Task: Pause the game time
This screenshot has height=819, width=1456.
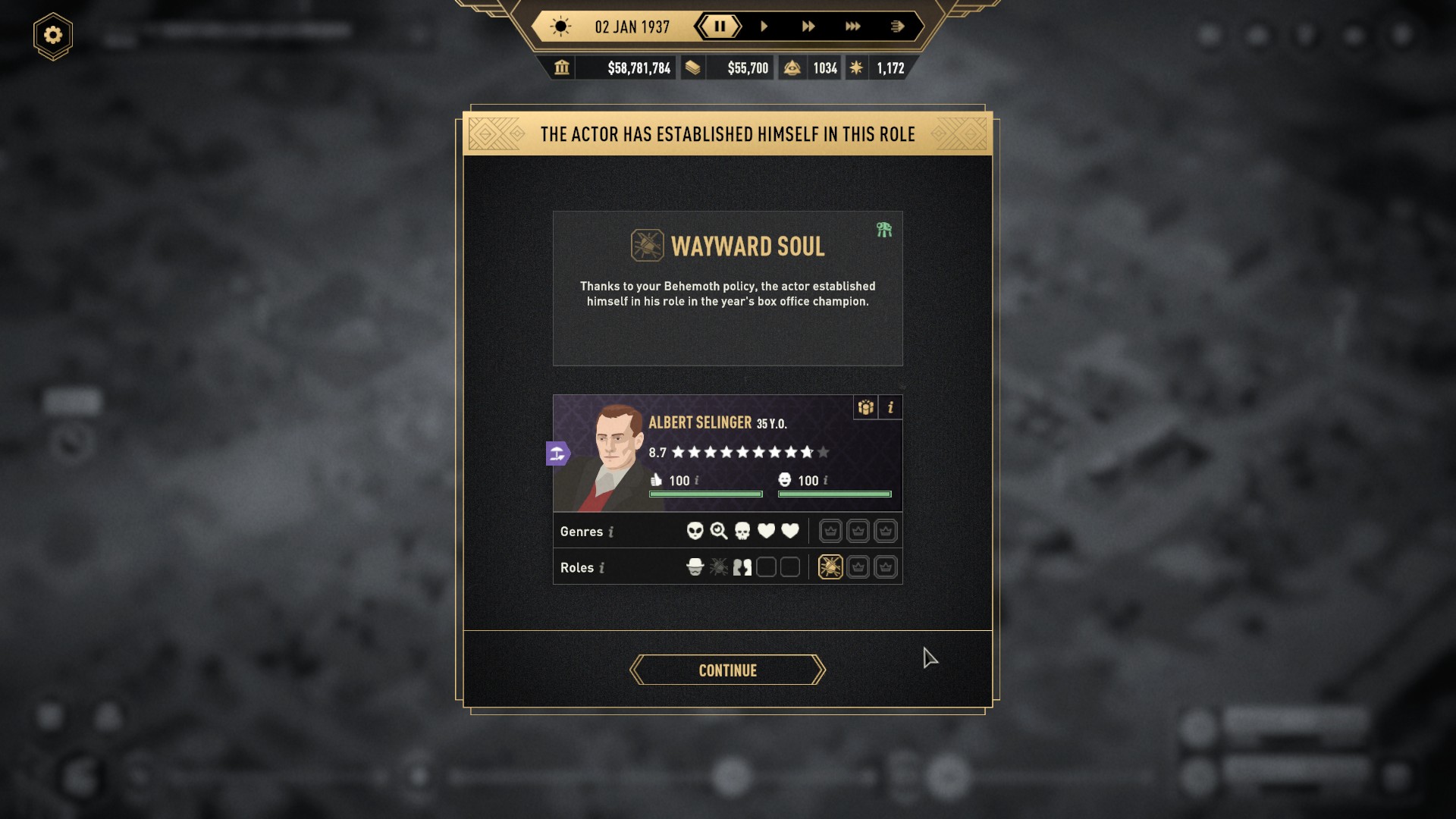Action: point(719,27)
